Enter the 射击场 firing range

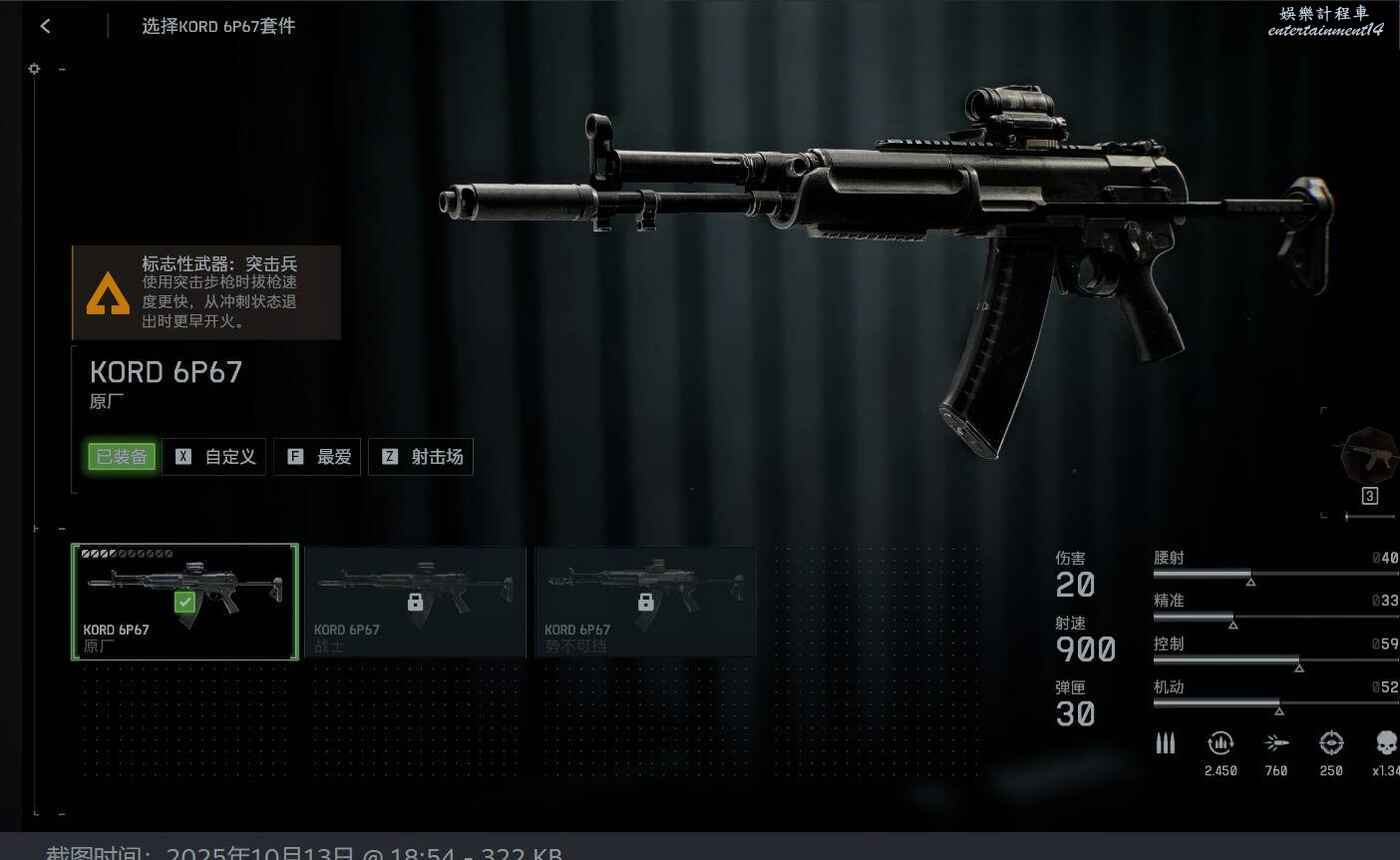point(421,457)
